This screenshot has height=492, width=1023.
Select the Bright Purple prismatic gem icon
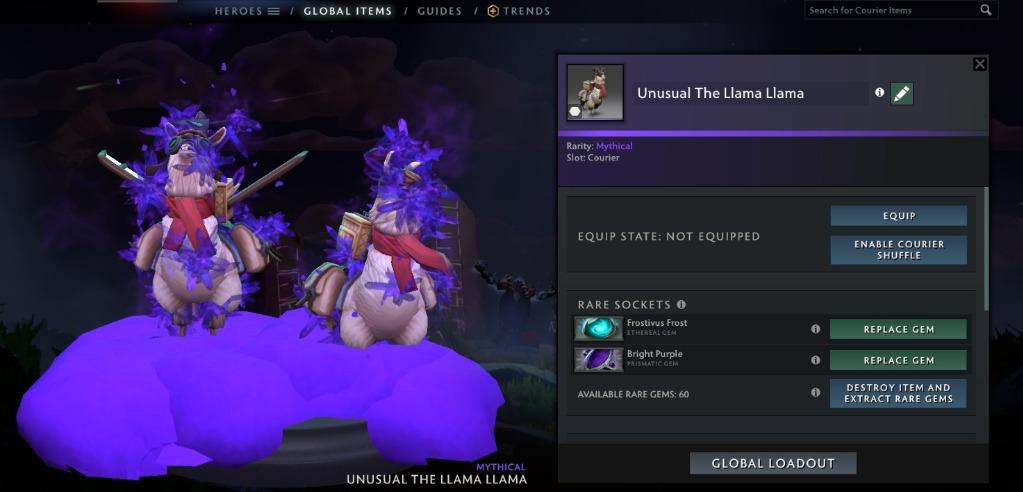598,359
